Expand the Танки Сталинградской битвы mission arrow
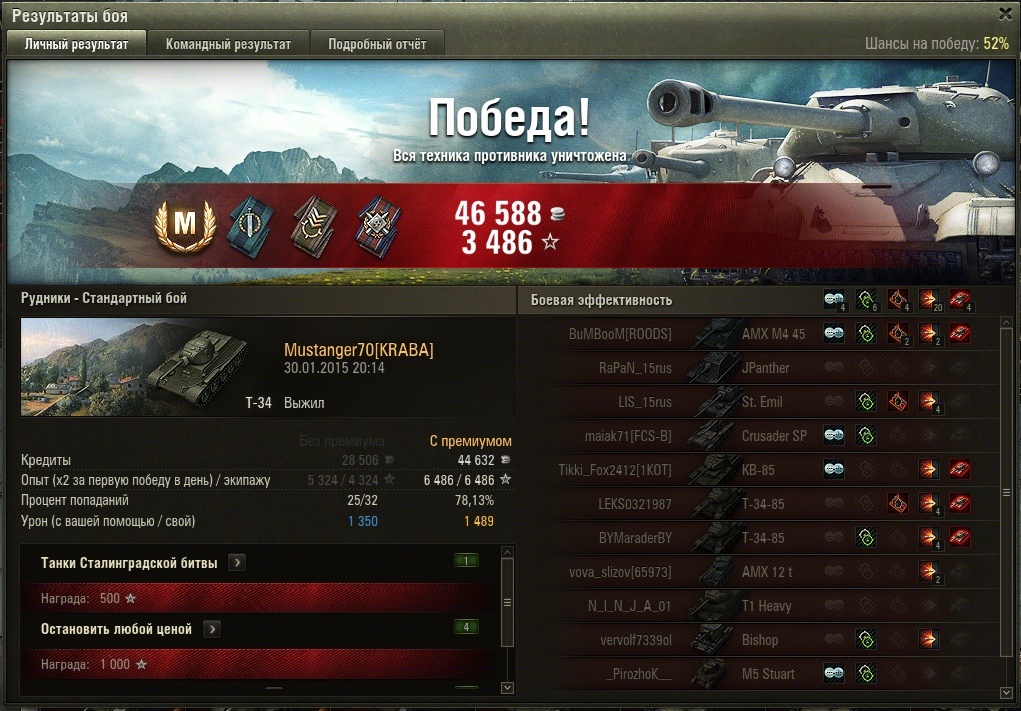The width and height of the screenshot is (1021, 711). (x=237, y=563)
